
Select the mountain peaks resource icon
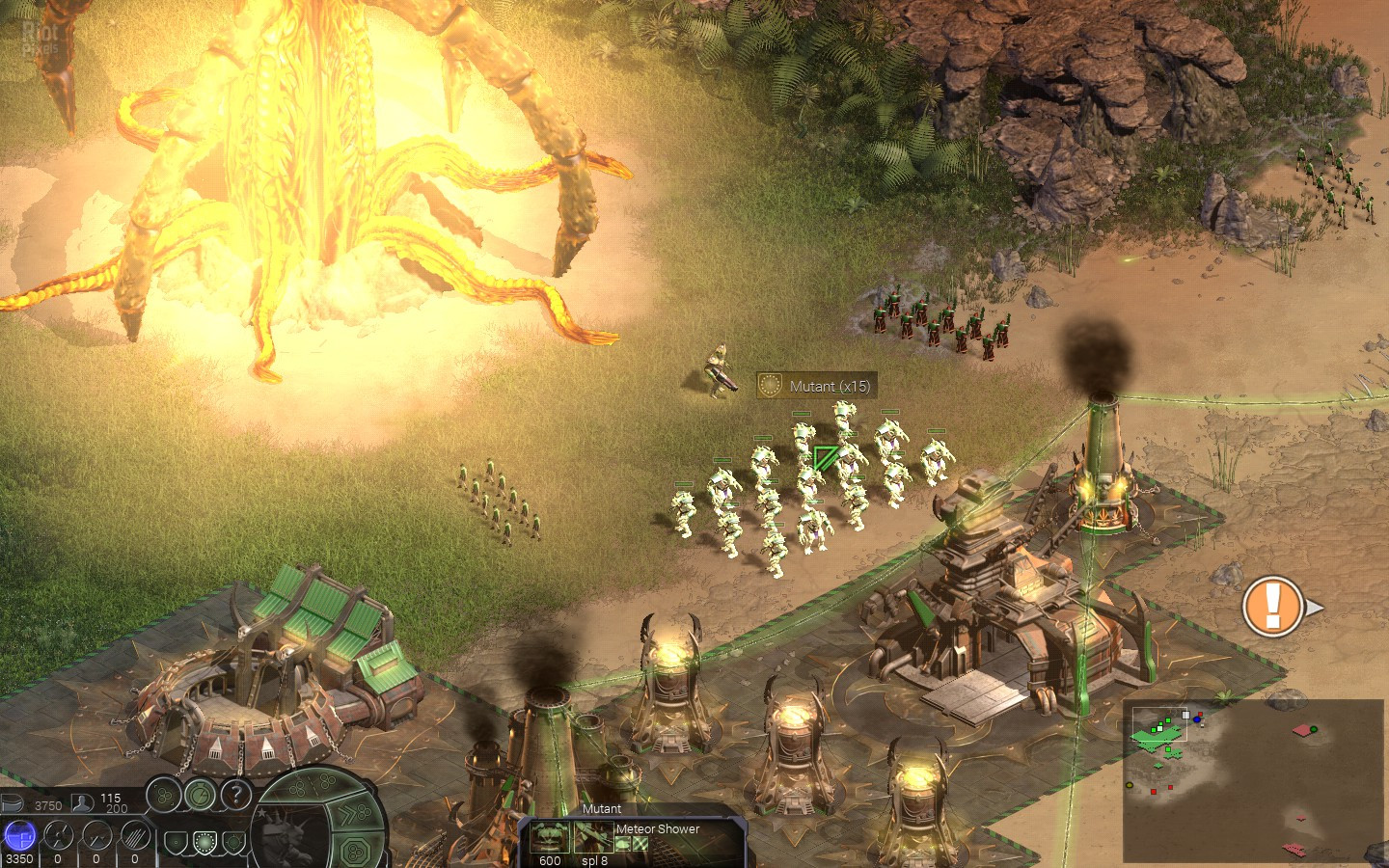click(96, 834)
